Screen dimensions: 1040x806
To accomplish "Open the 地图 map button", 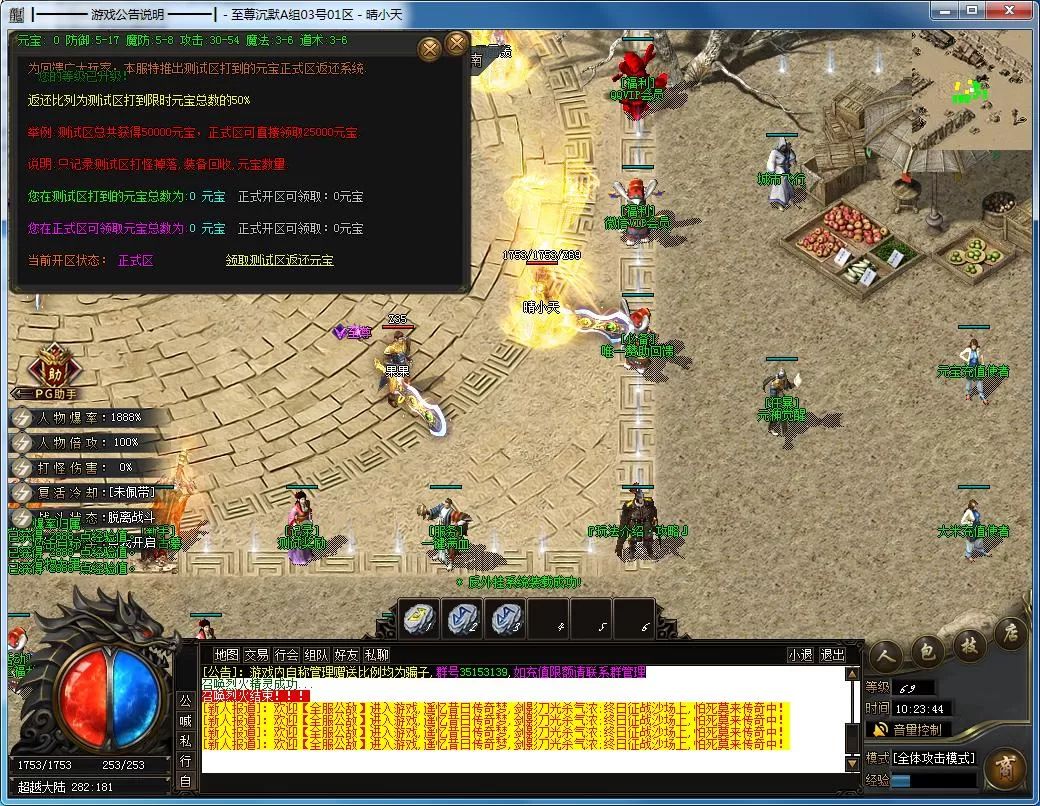I will [x=227, y=655].
